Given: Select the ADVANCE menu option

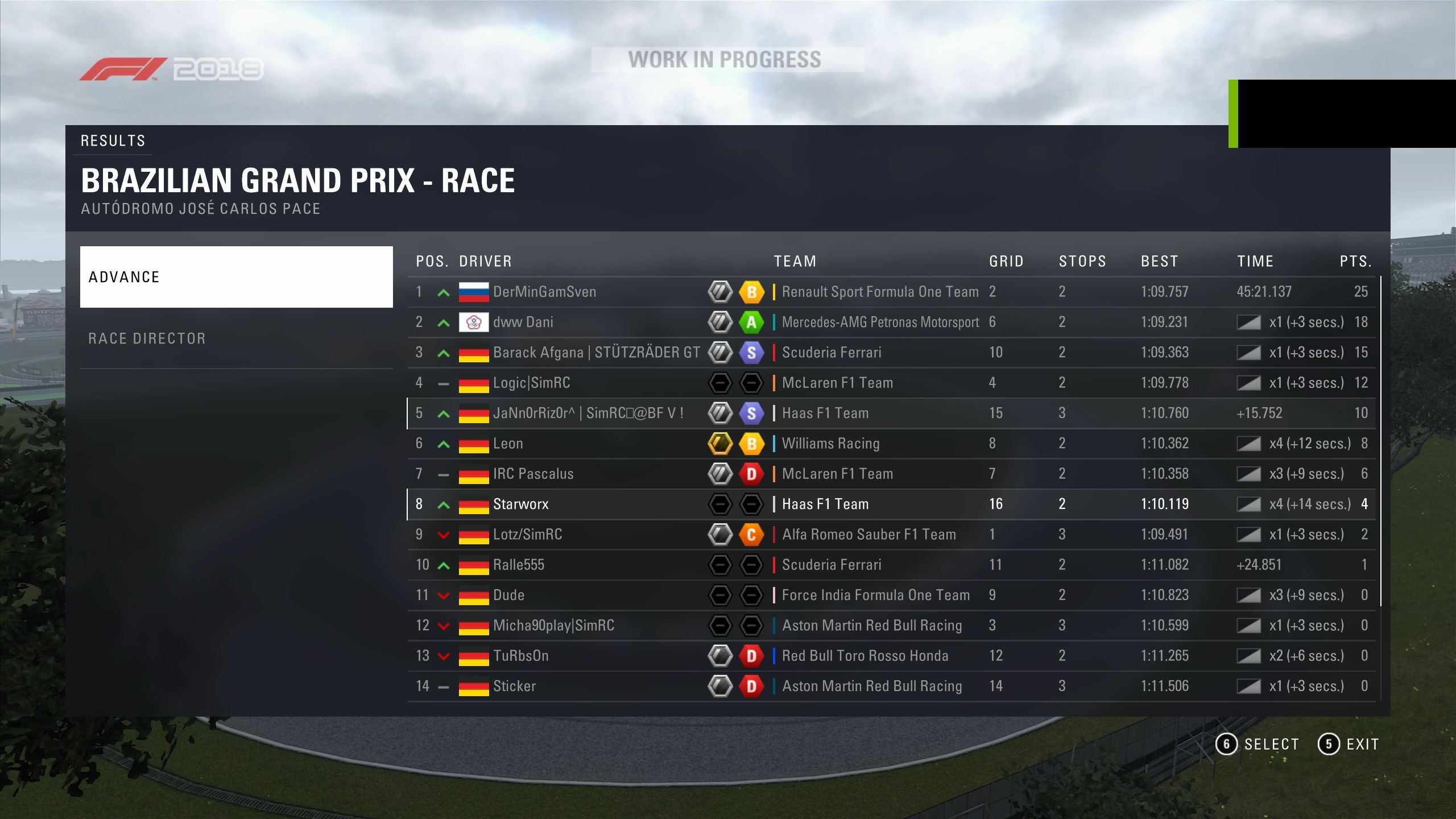Looking at the screenshot, I should [236, 277].
